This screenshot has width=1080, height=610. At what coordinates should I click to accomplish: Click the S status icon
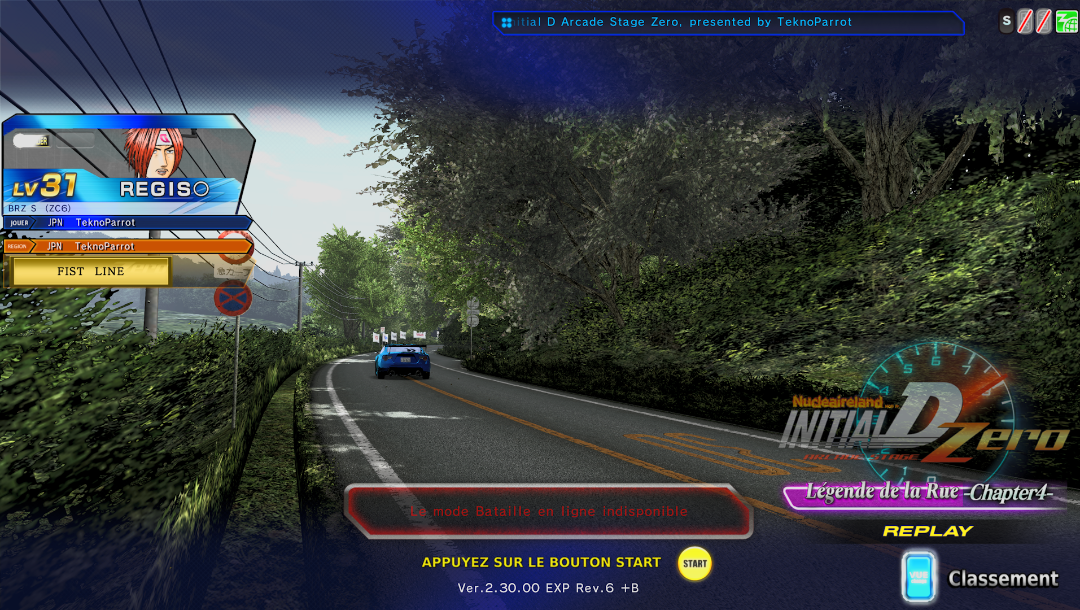point(1007,21)
